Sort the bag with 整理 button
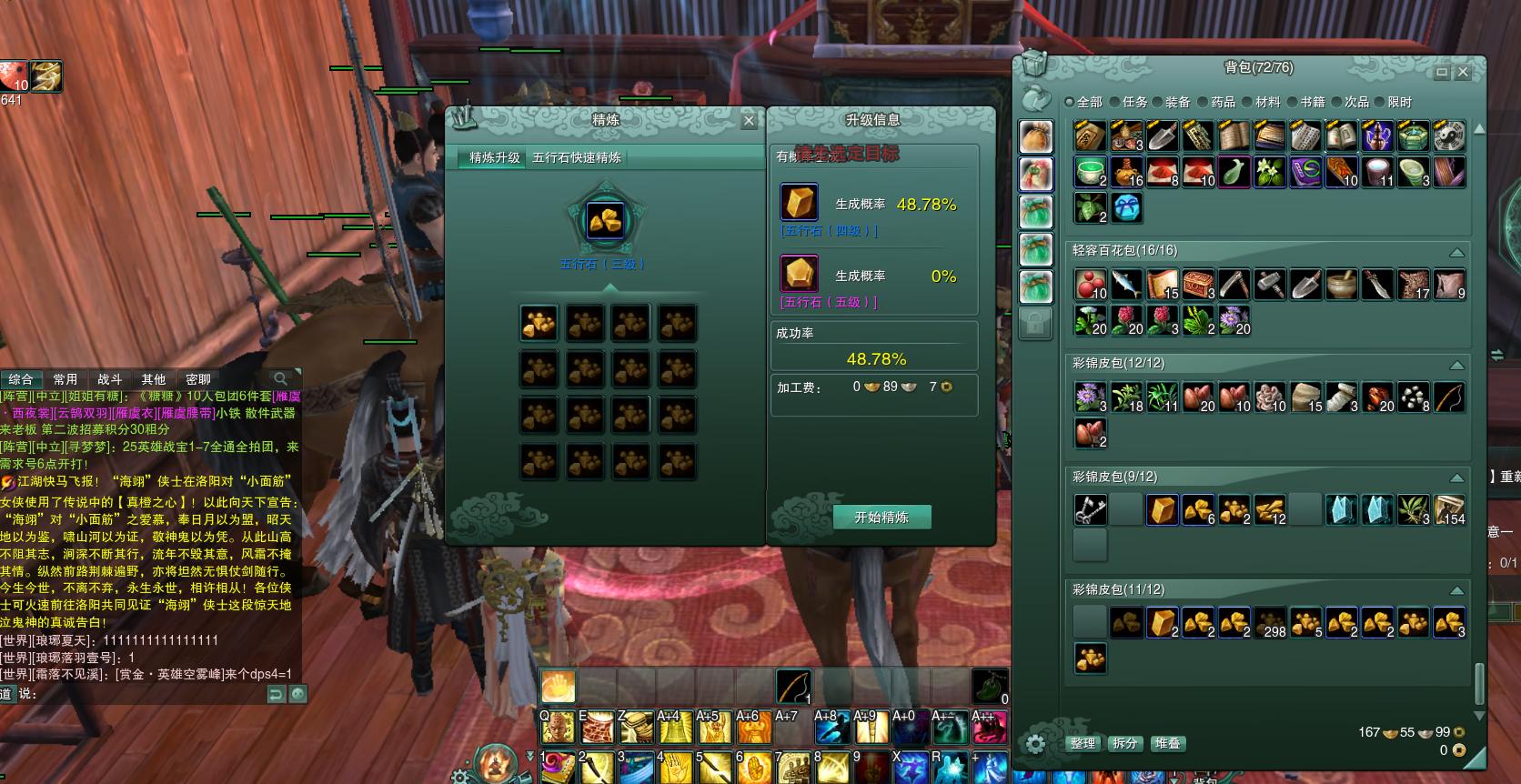The width and height of the screenshot is (1521, 784). coord(1083,743)
